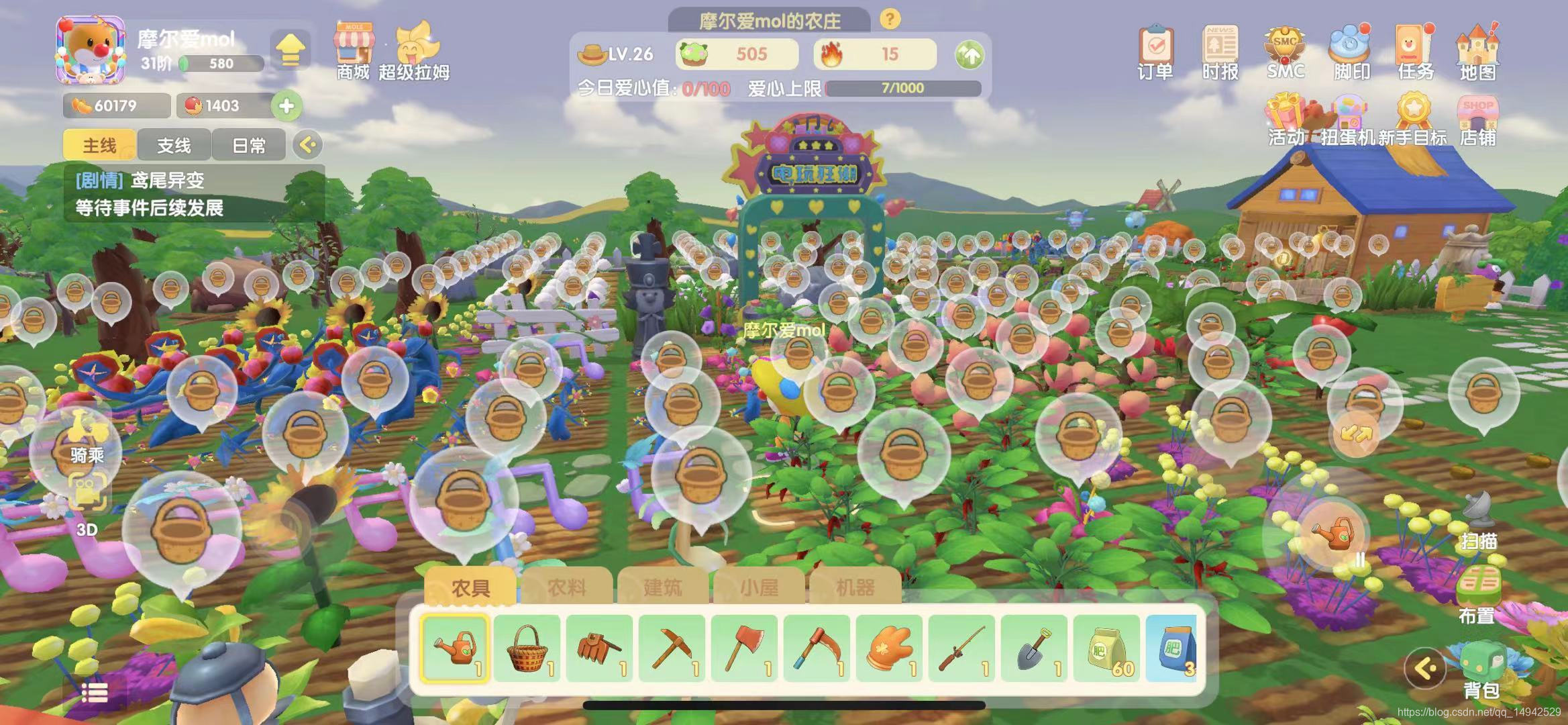The width and height of the screenshot is (1568, 725).
Task: Select the shovel tool slot
Action: pos(1035,648)
